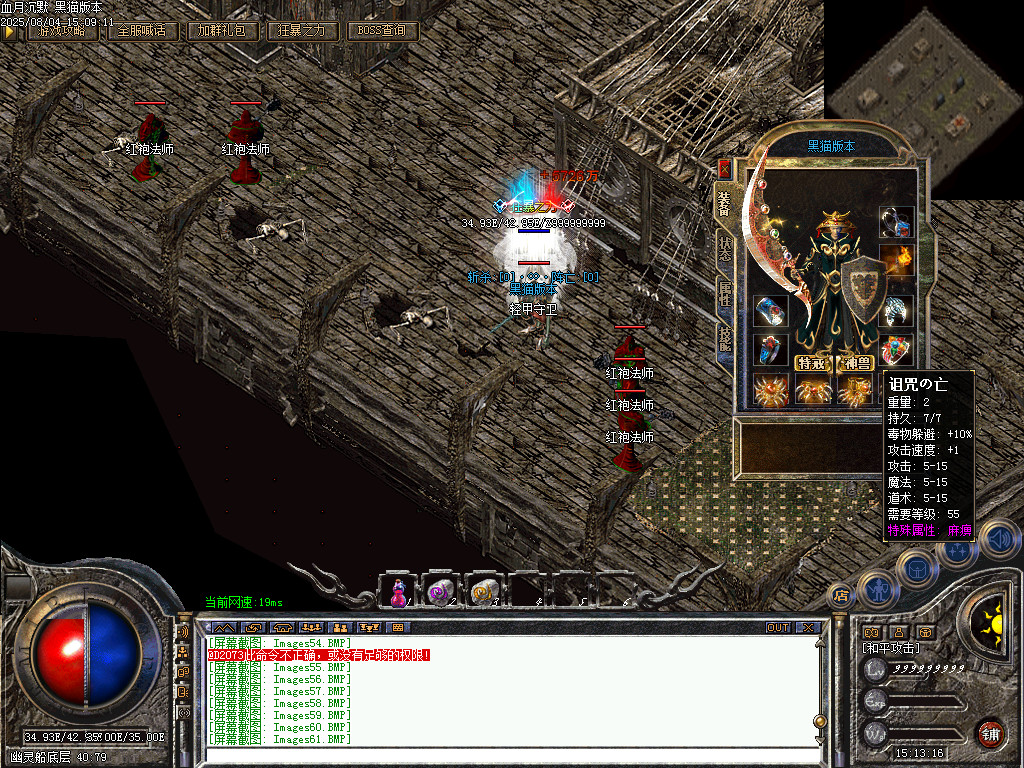Click the OUT button on the chat bar

[x=777, y=628]
